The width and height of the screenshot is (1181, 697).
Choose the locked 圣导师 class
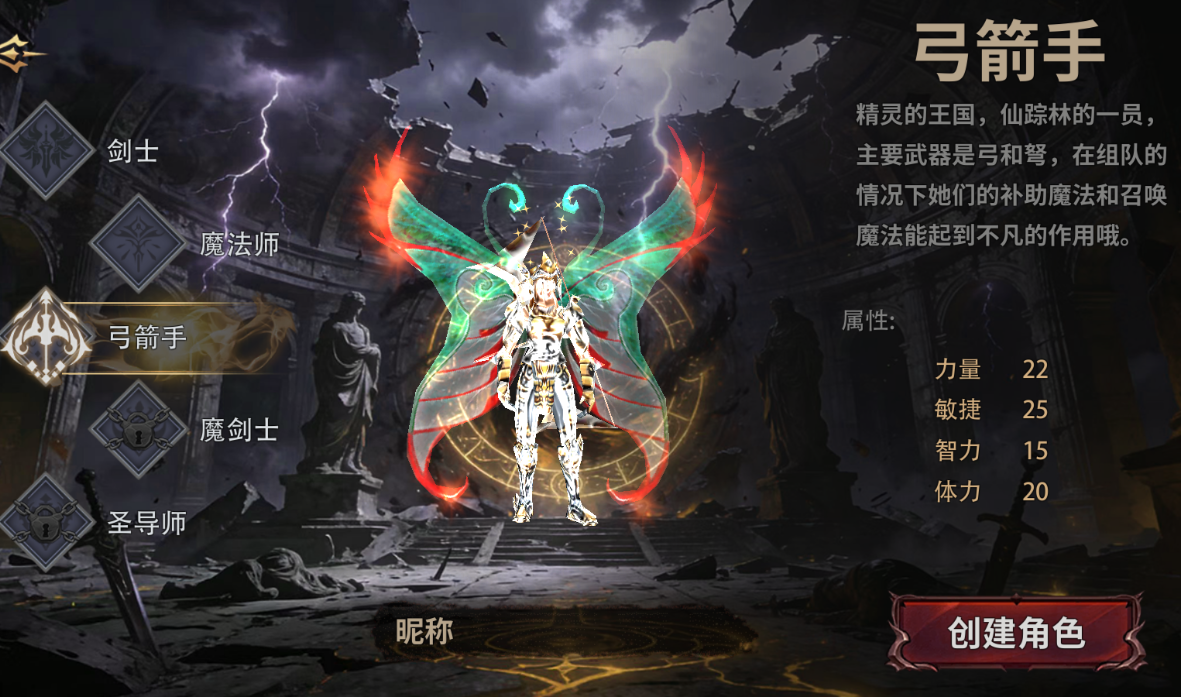48,521
